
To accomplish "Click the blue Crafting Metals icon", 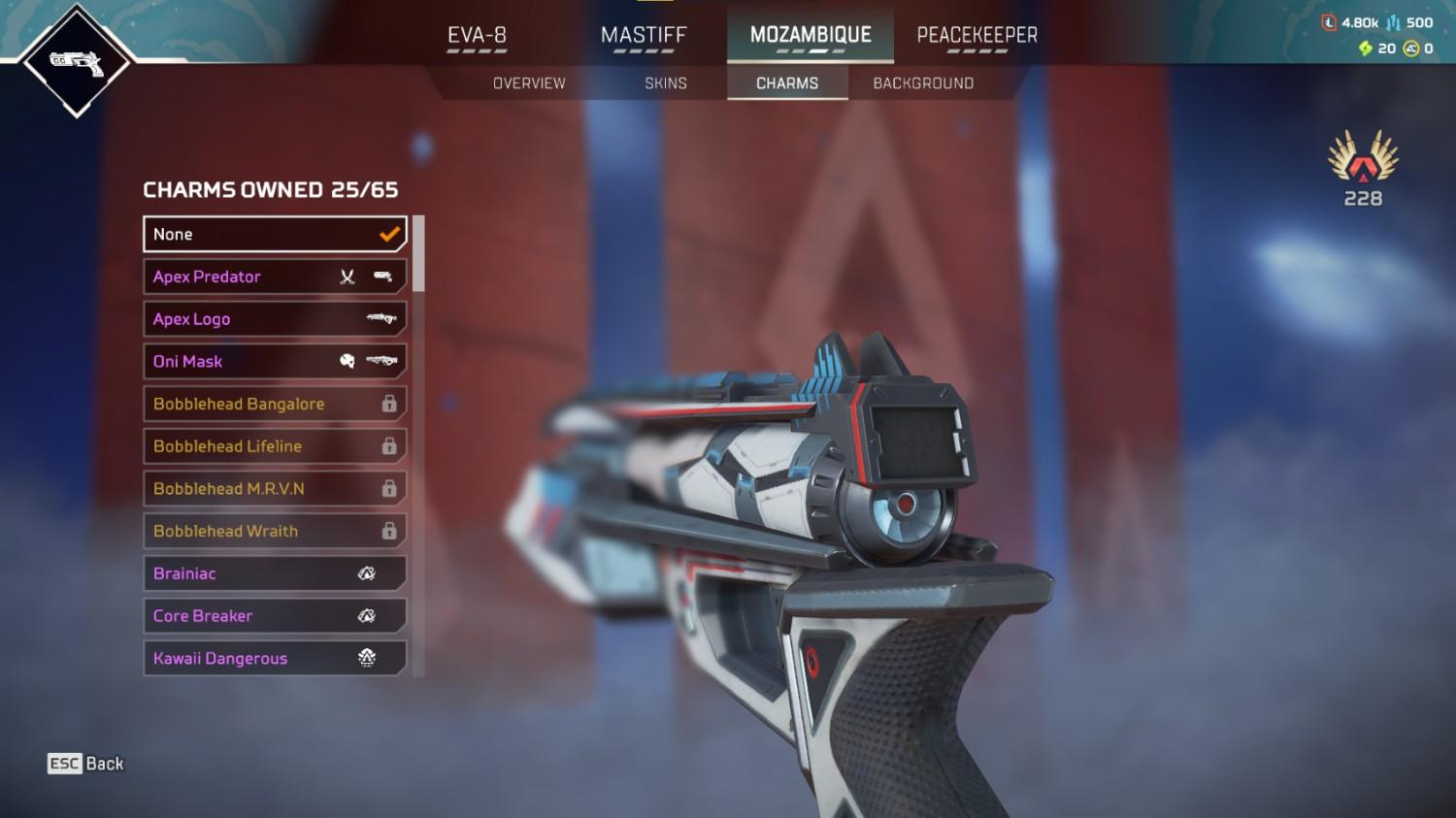I will 1394,22.
